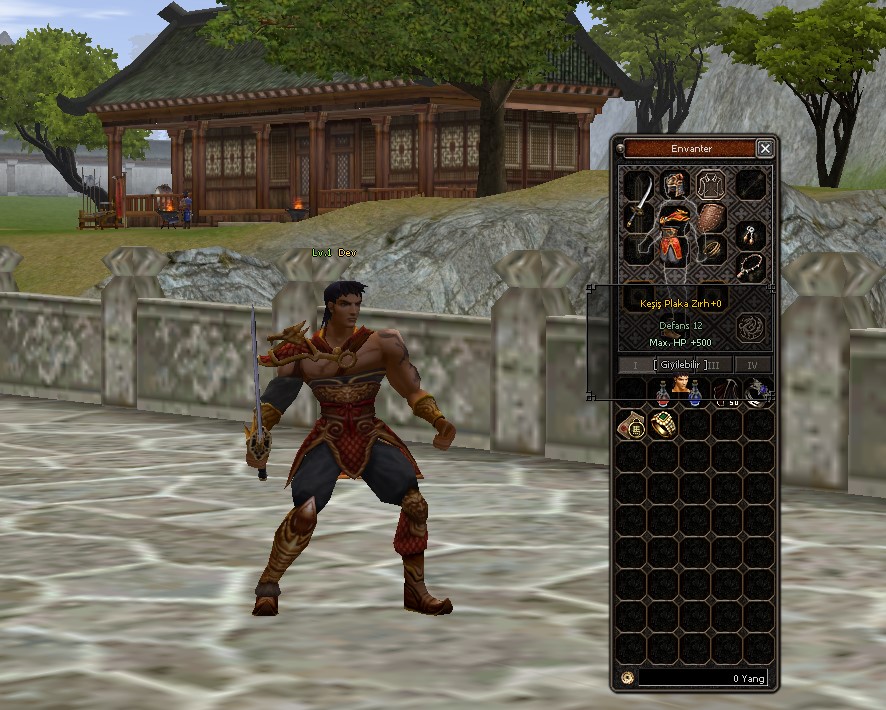
Task: Select the item stack marked 50
Action: tap(726, 393)
